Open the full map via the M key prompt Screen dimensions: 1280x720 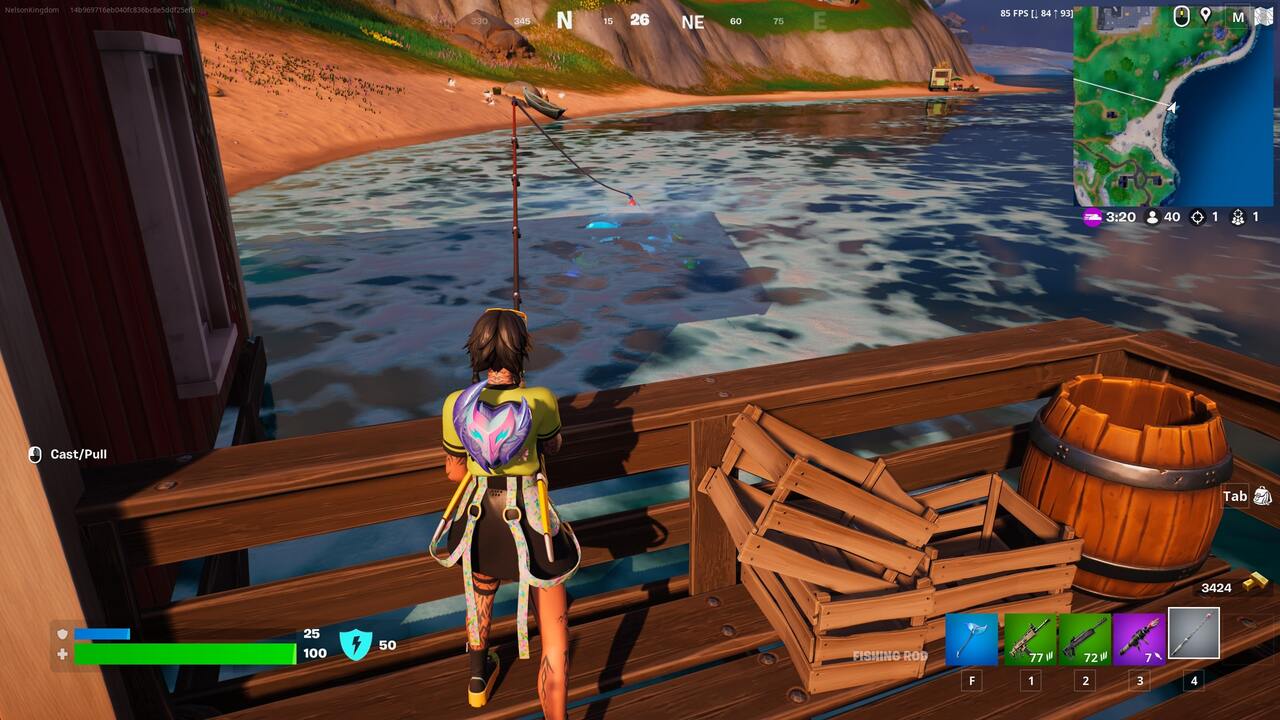click(1237, 17)
